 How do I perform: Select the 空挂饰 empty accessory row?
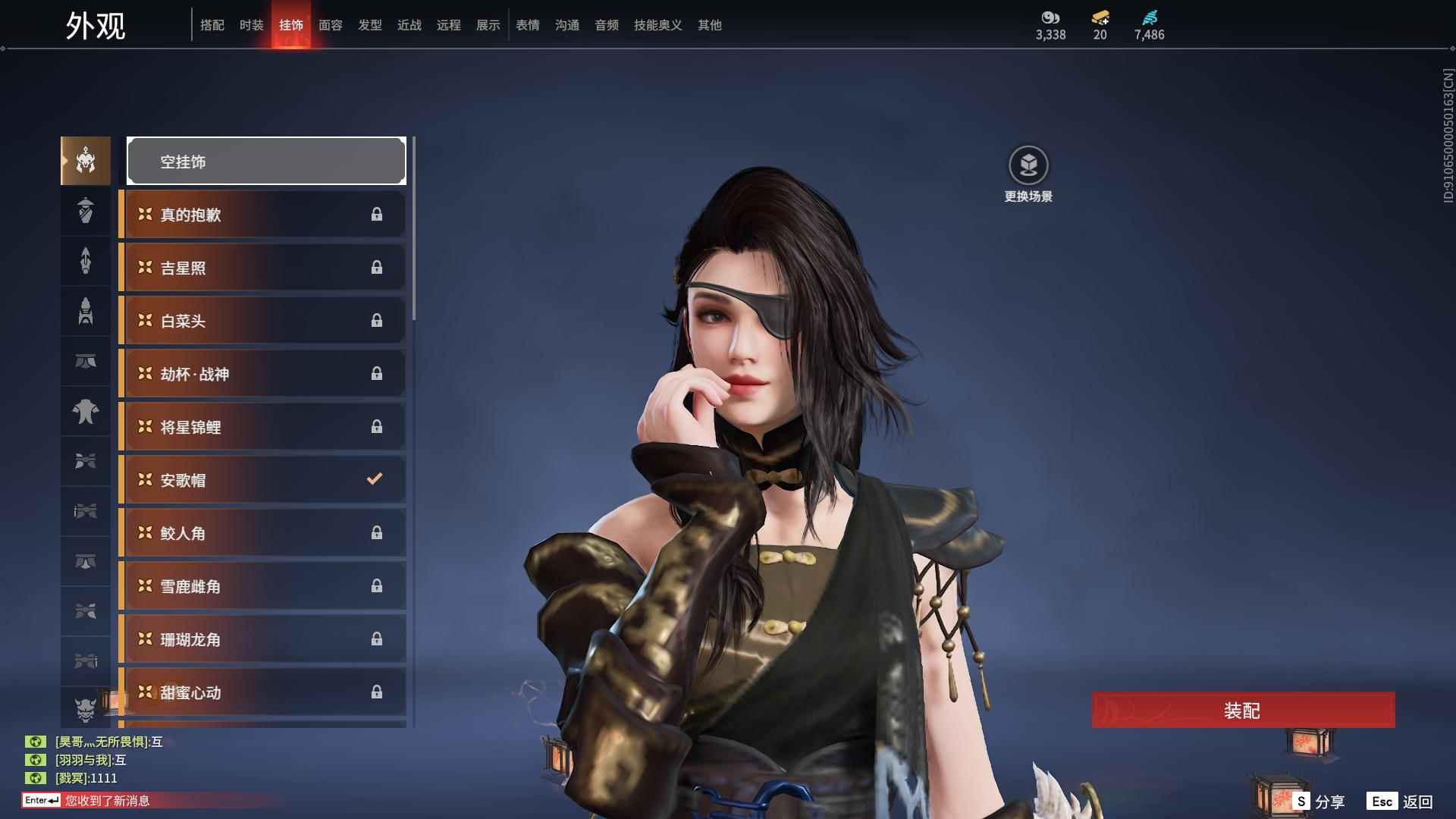(266, 162)
